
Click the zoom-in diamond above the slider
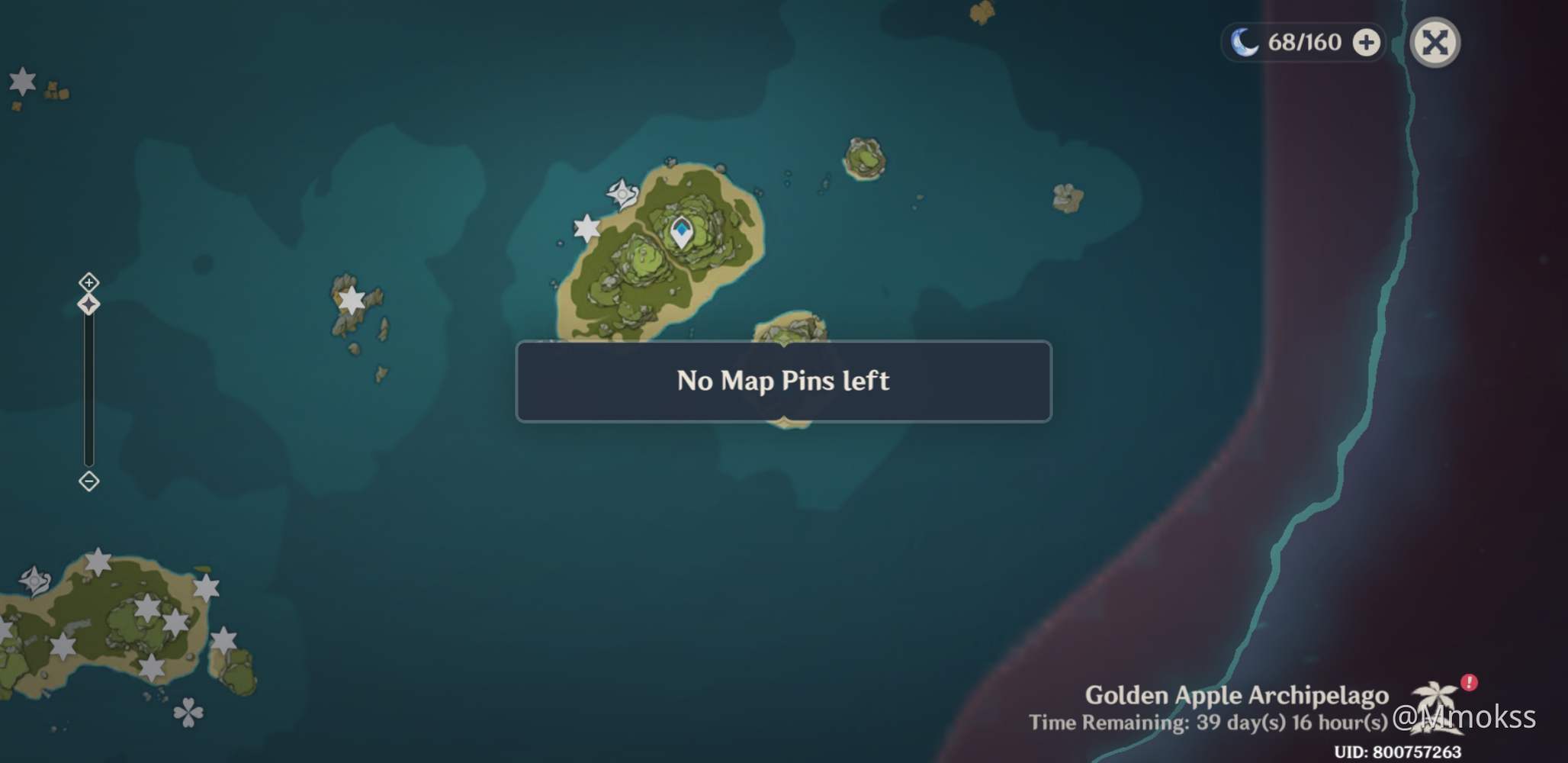(x=89, y=282)
